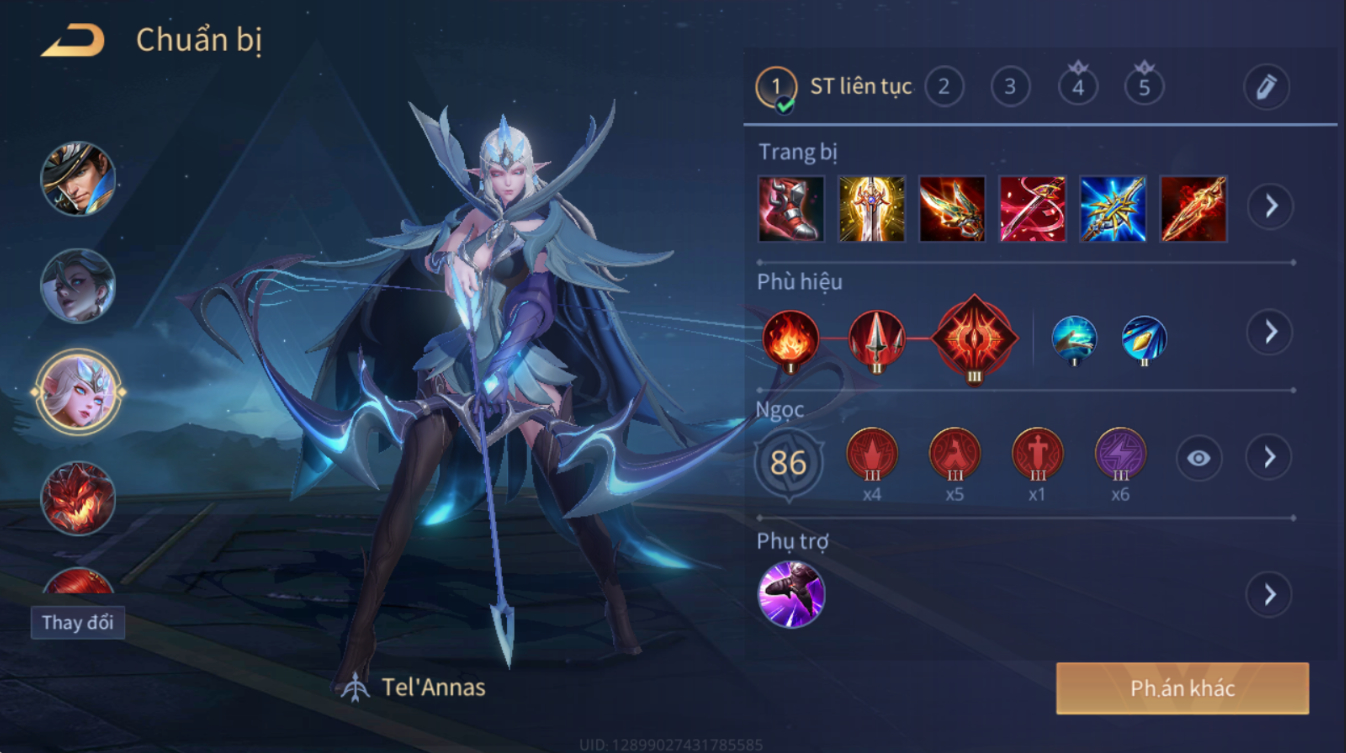Edit the preset with the pencil icon
The width and height of the screenshot is (1346, 753).
[1266, 87]
